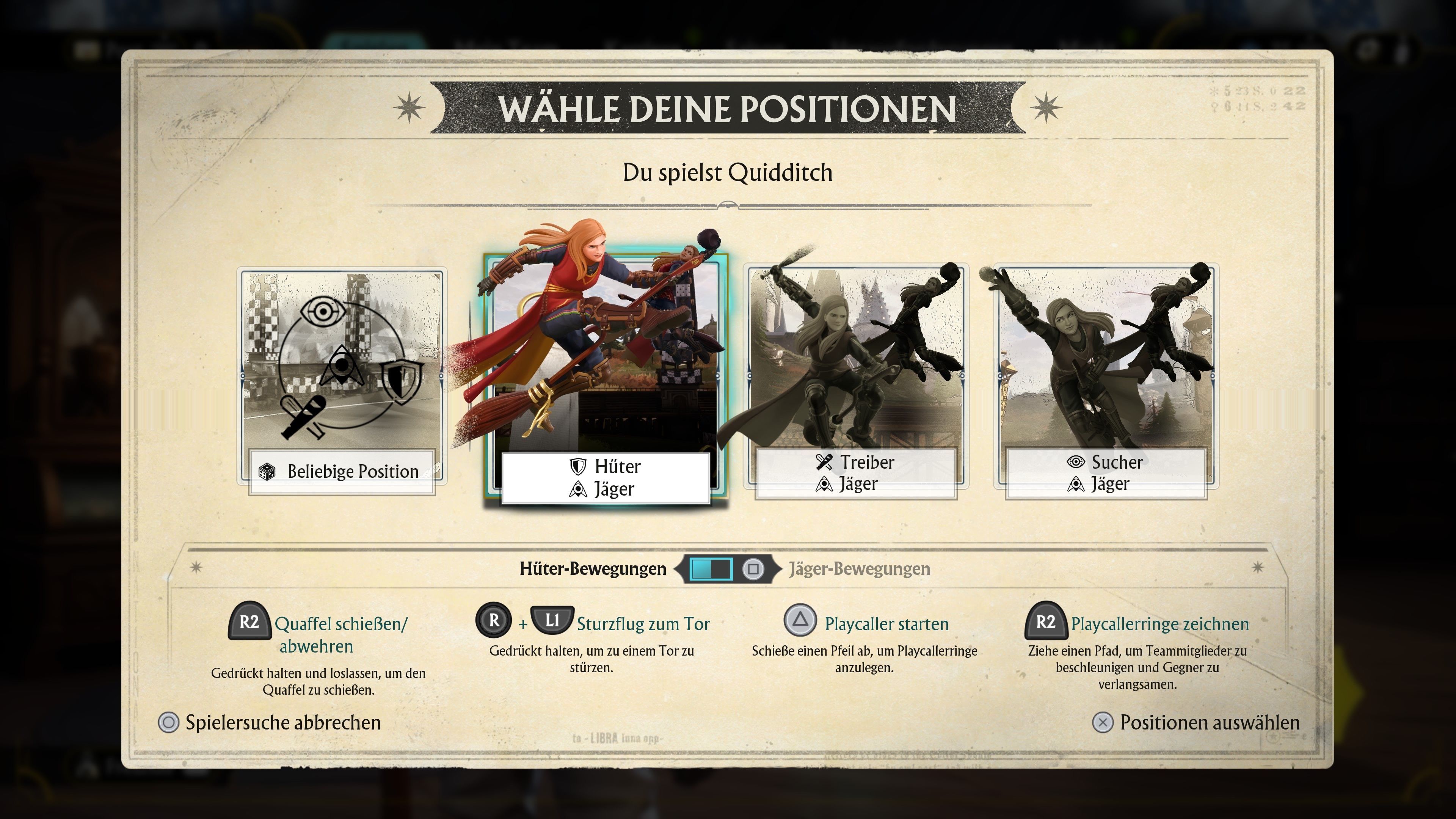Click the crossed bats icon beside Treiber
The image size is (1456, 819).
tap(825, 462)
